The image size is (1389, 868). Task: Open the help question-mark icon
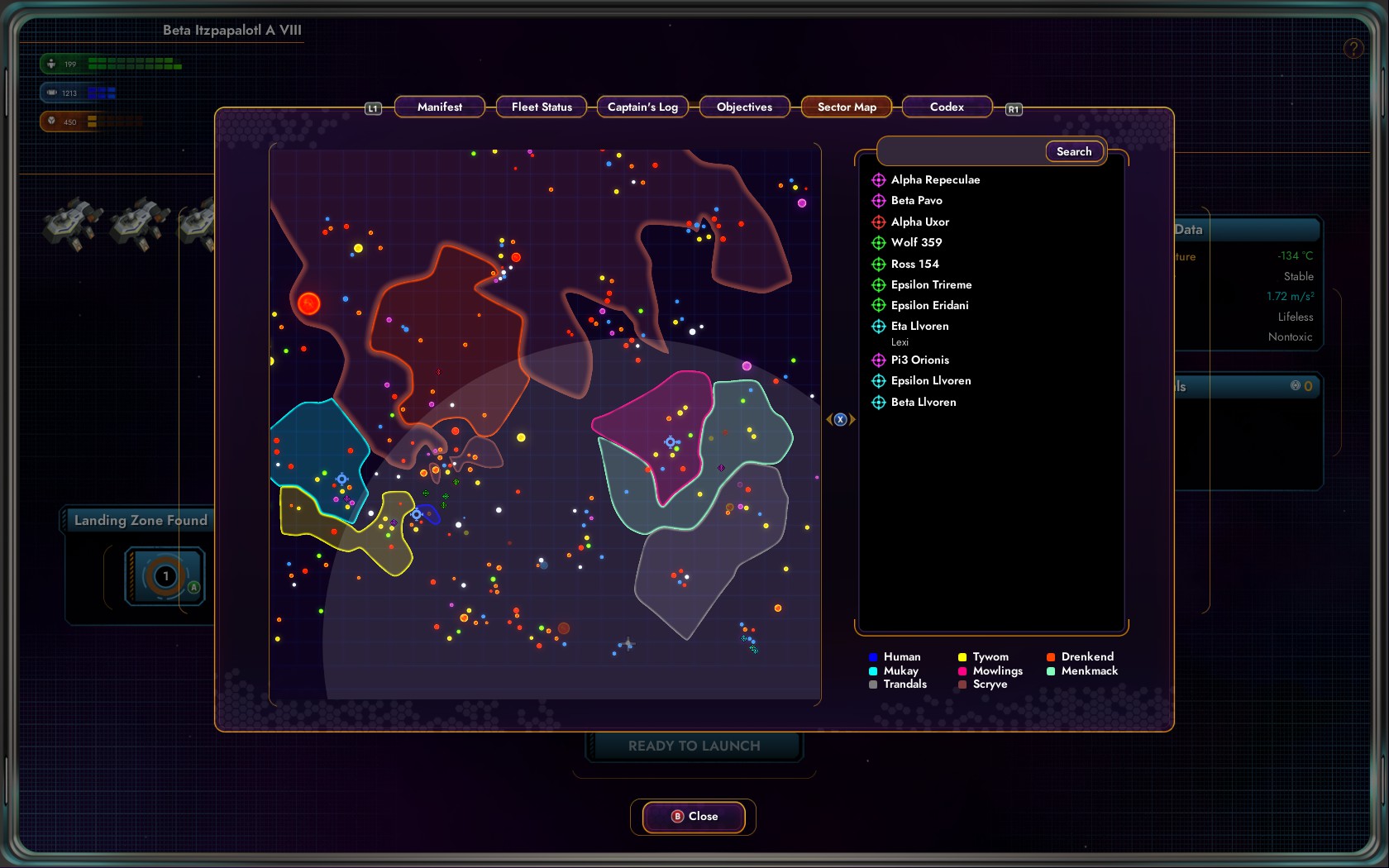[1353, 48]
